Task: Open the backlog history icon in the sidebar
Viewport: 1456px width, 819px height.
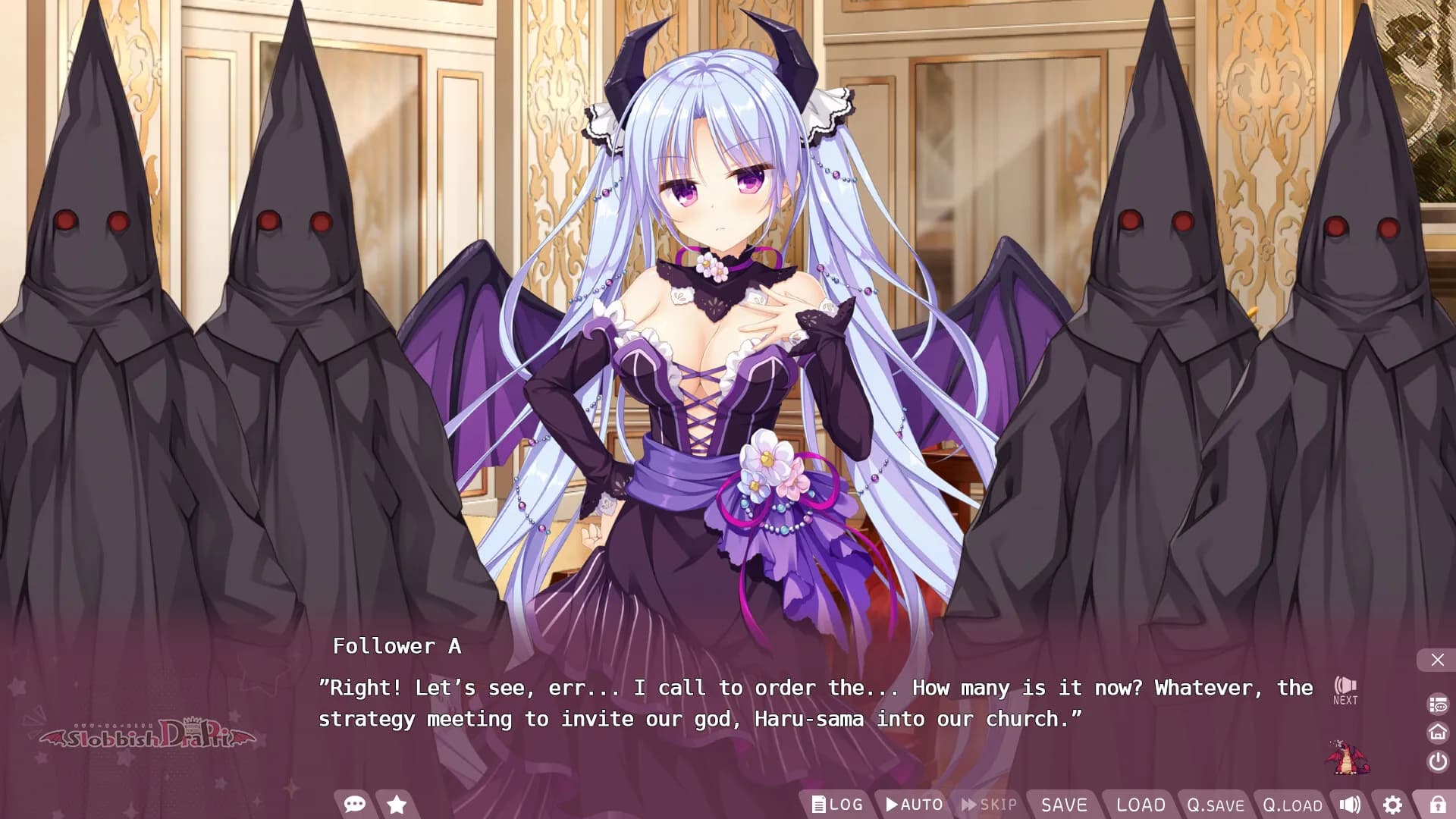Action: click(1437, 702)
